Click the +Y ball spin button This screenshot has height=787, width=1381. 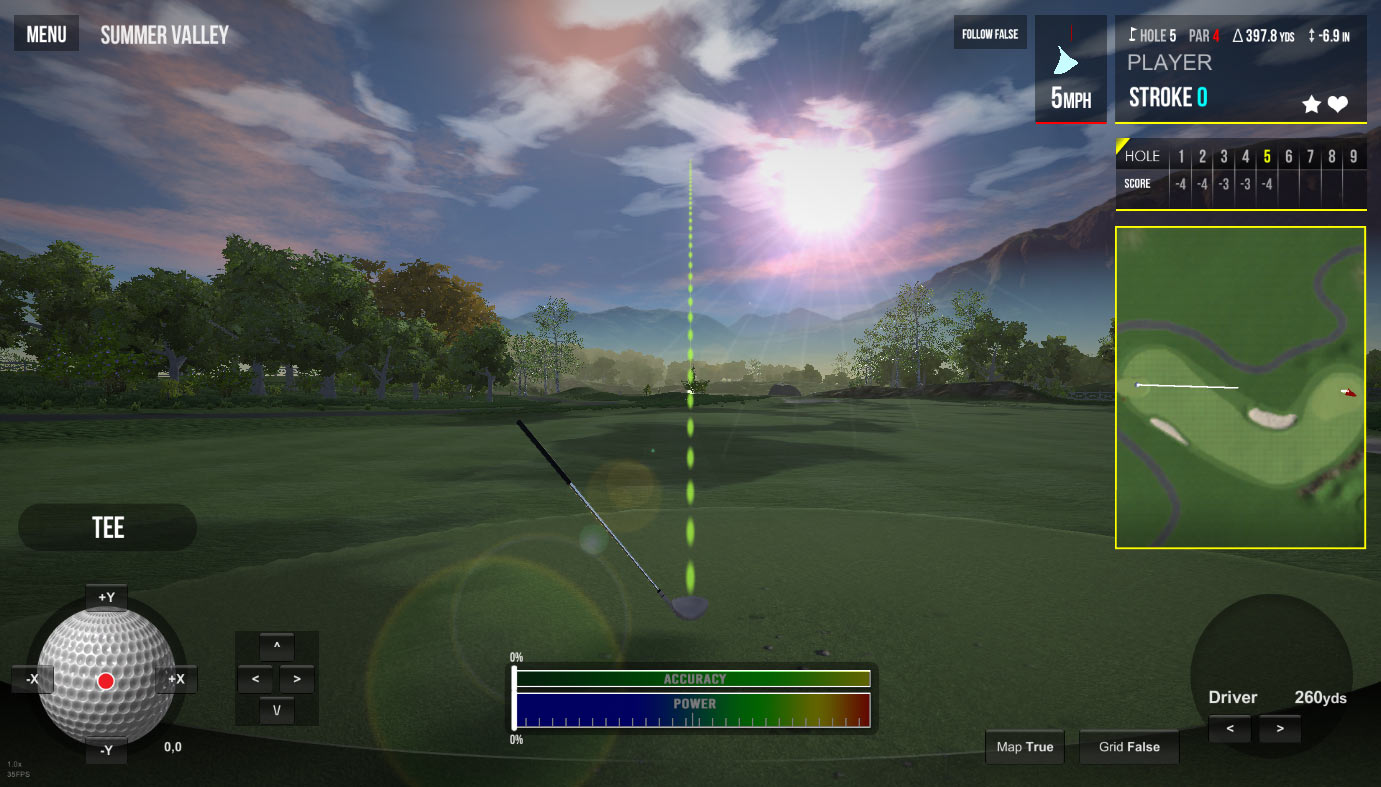[106, 597]
